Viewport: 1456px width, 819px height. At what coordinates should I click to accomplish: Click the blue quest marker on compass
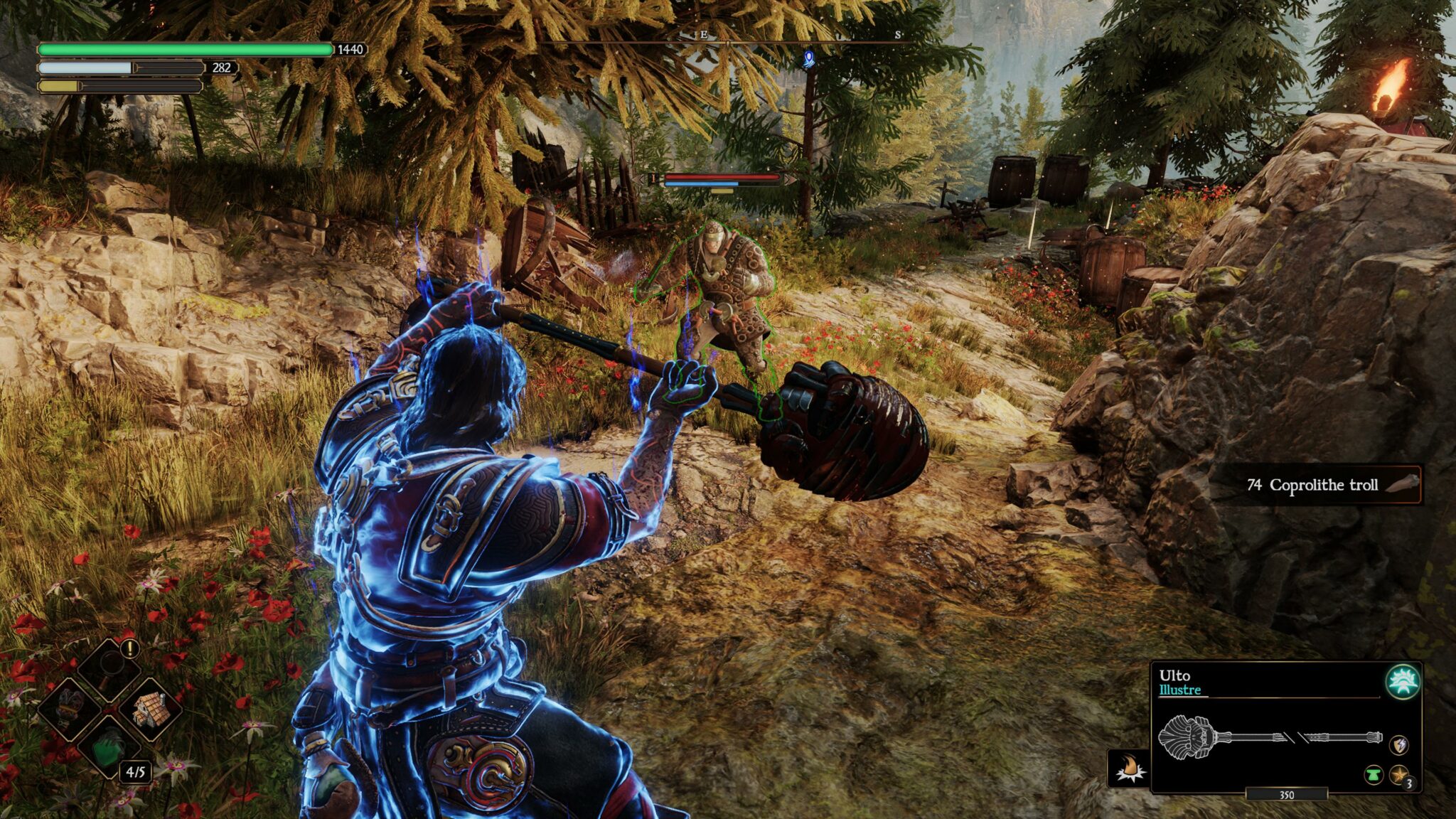pyautogui.click(x=808, y=59)
